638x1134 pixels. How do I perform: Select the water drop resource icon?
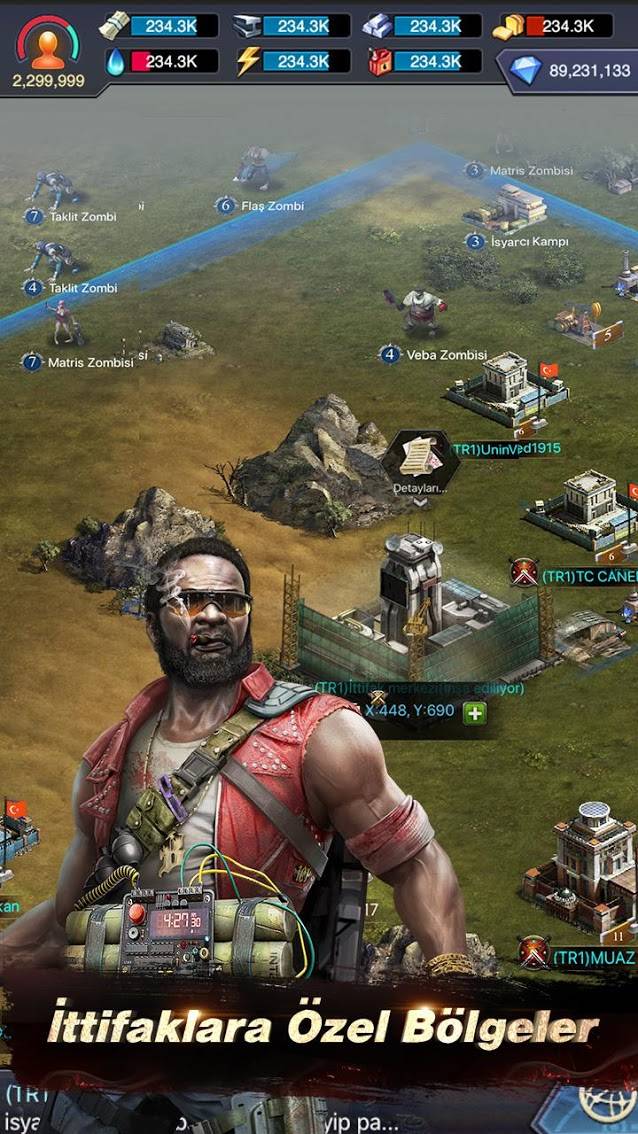pos(115,62)
